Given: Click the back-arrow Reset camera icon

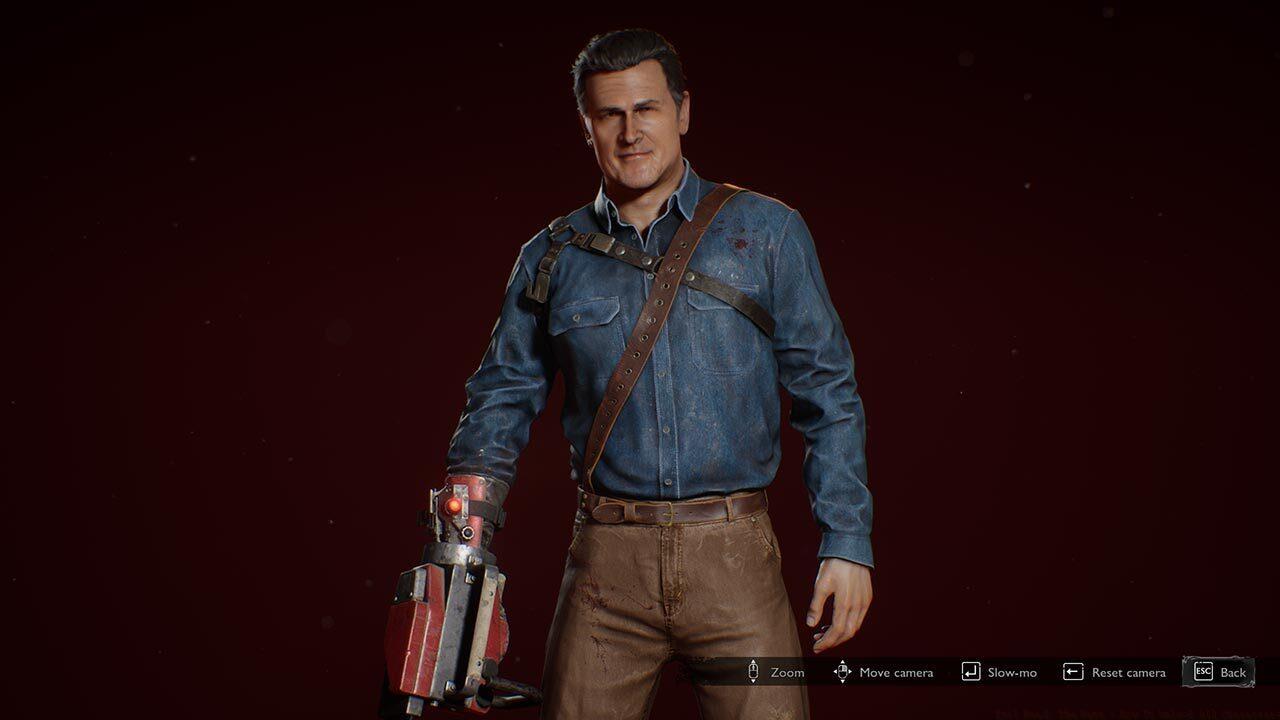Looking at the screenshot, I should 1072,672.
